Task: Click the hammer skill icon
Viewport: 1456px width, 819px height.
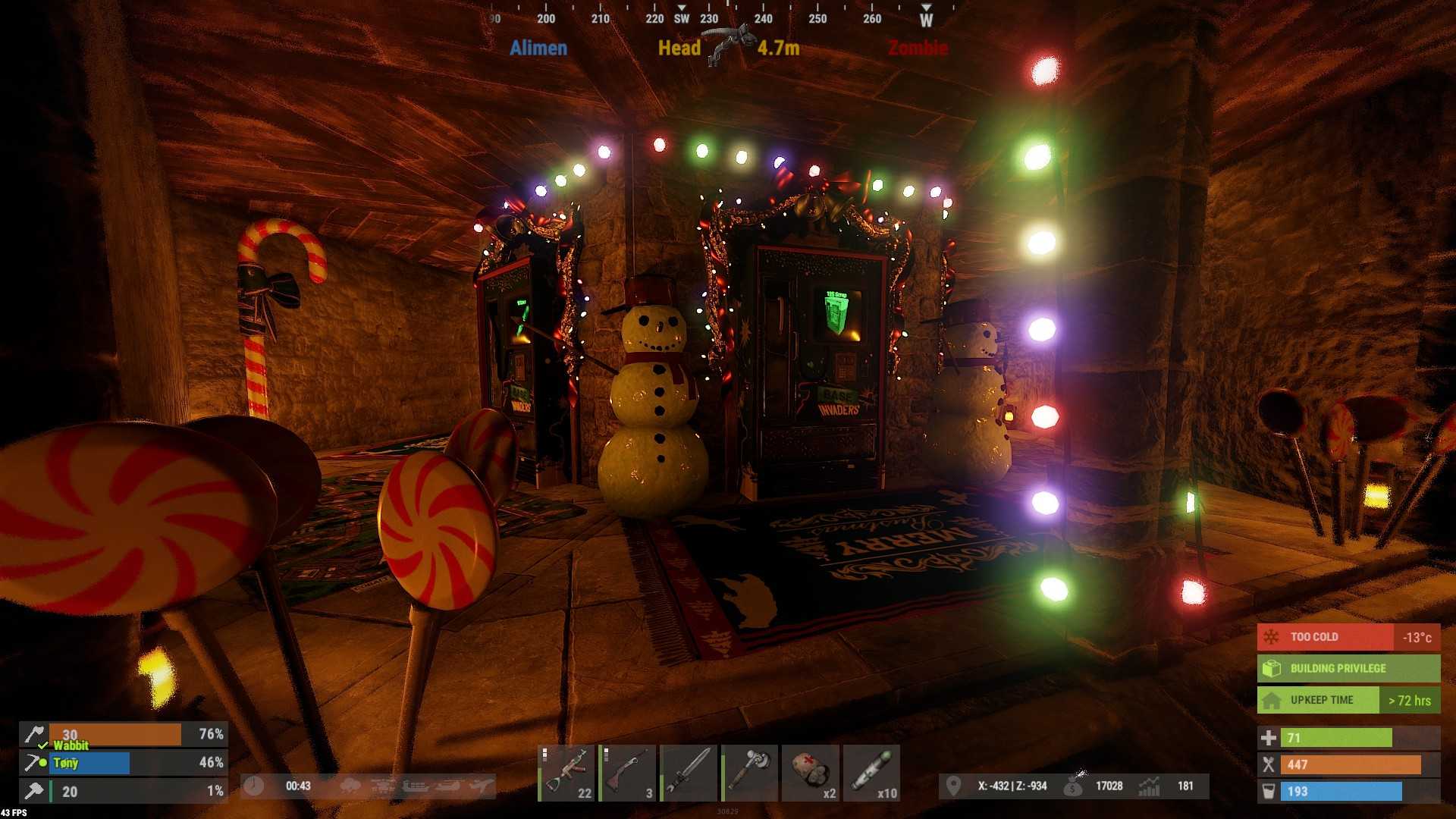Action: click(x=33, y=791)
